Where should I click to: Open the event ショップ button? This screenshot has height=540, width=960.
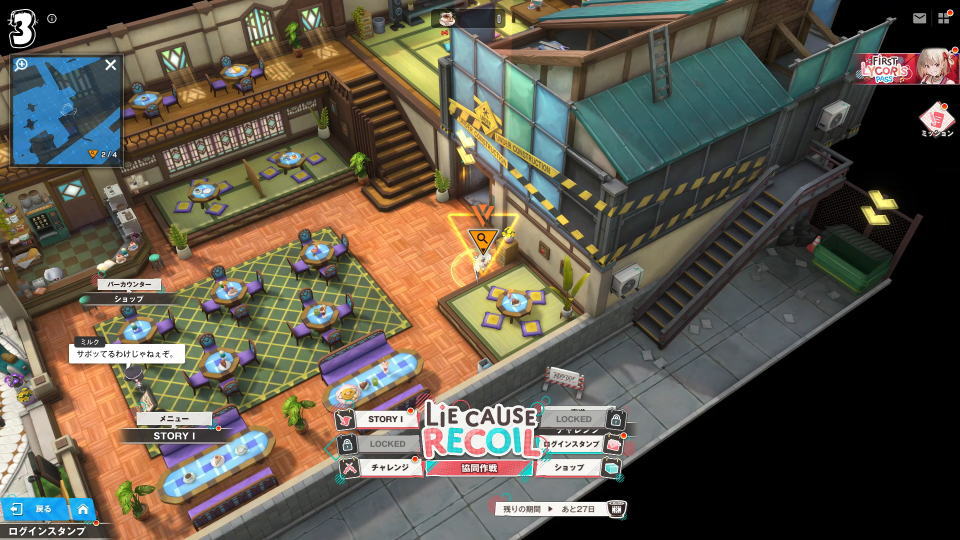[569, 467]
